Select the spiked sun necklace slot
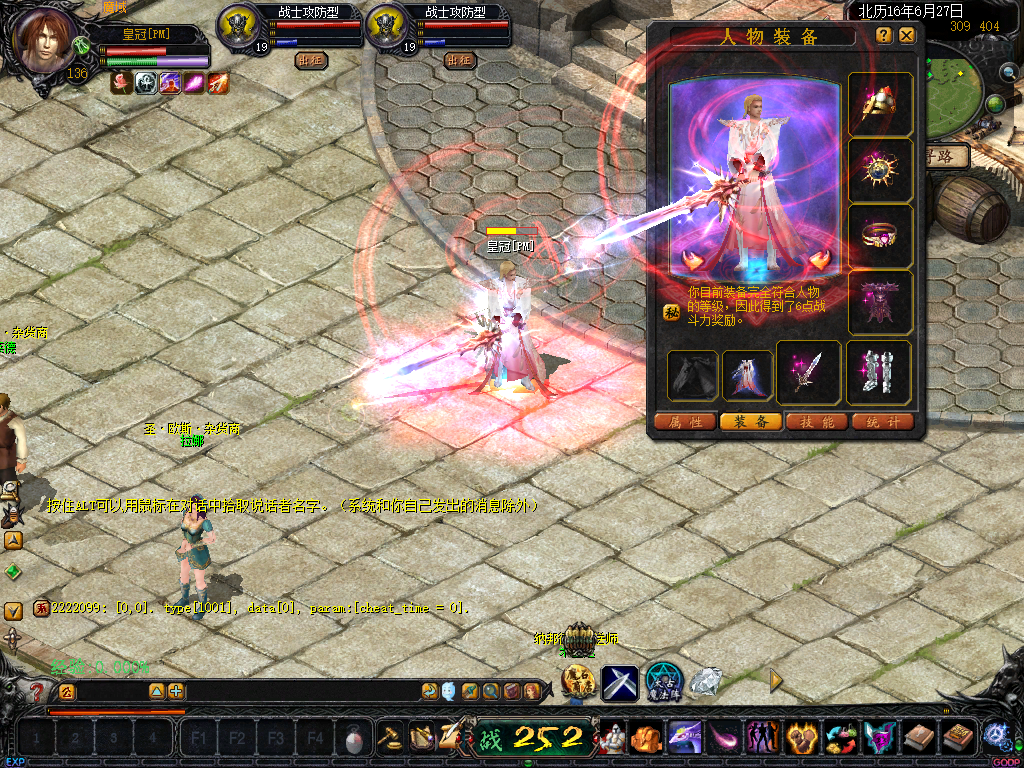Image resolution: width=1024 pixels, height=768 pixels. [x=880, y=170]
